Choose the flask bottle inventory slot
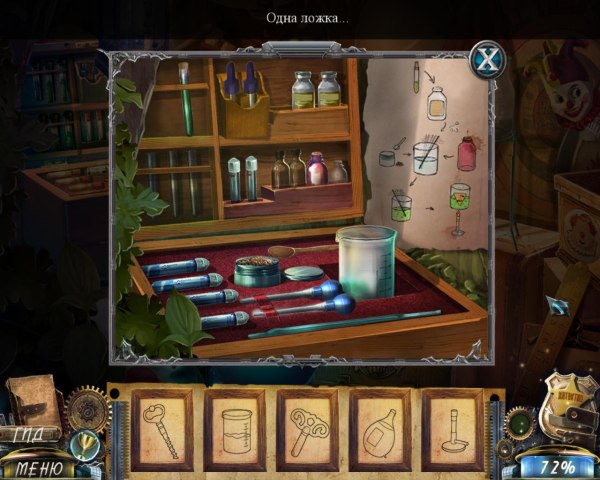The height and width of the screenshot is (480, 600). click(380, 429)
